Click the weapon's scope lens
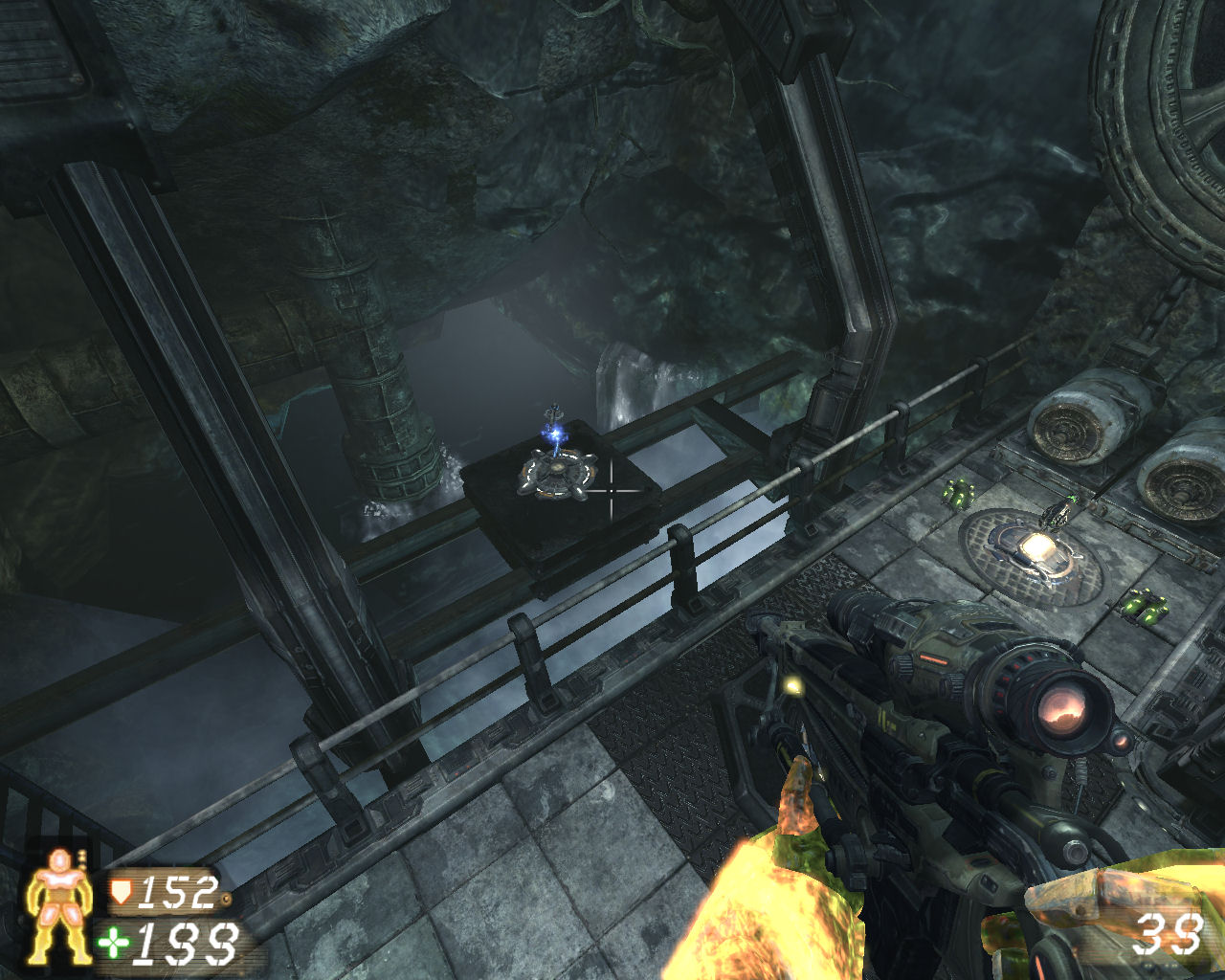 click(x=1065, y=711)
